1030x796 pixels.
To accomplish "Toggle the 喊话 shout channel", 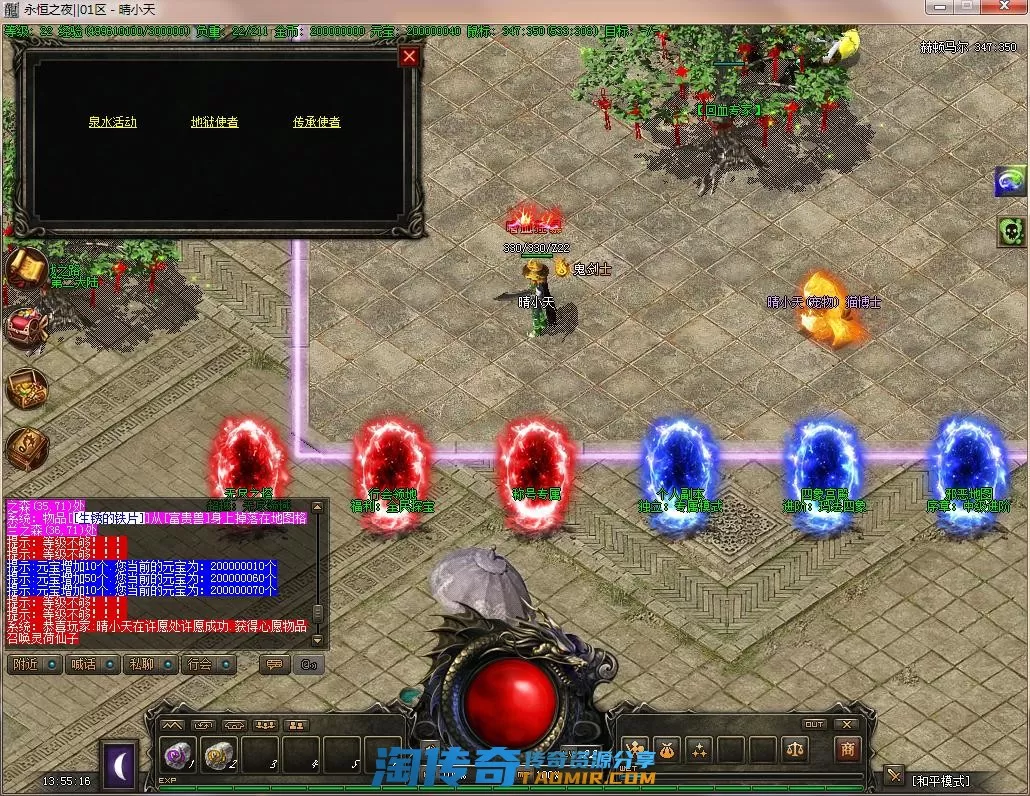I will (x=92, y=664).
